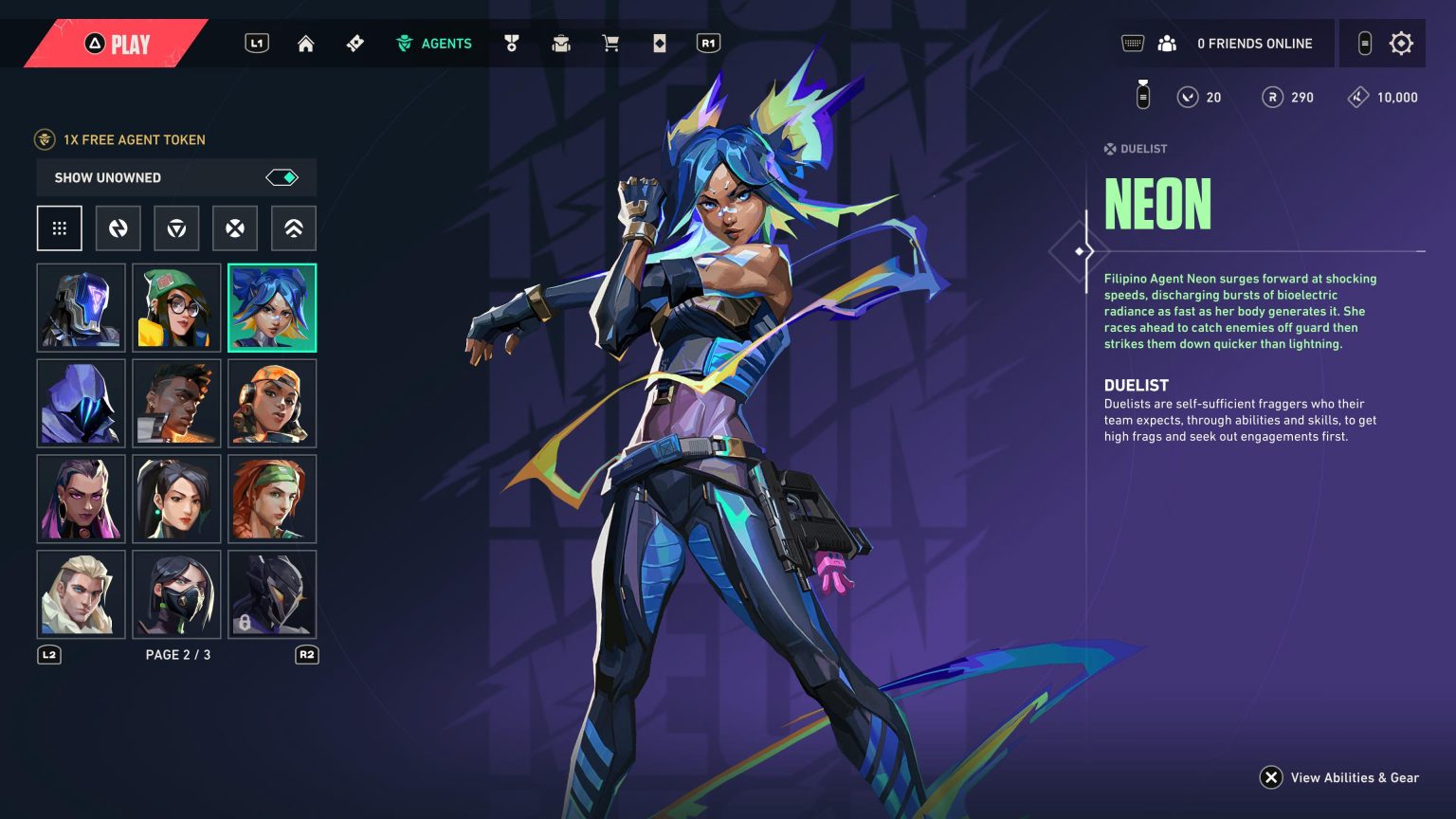Select the masked Viper agent portrait

pos(176,594)
